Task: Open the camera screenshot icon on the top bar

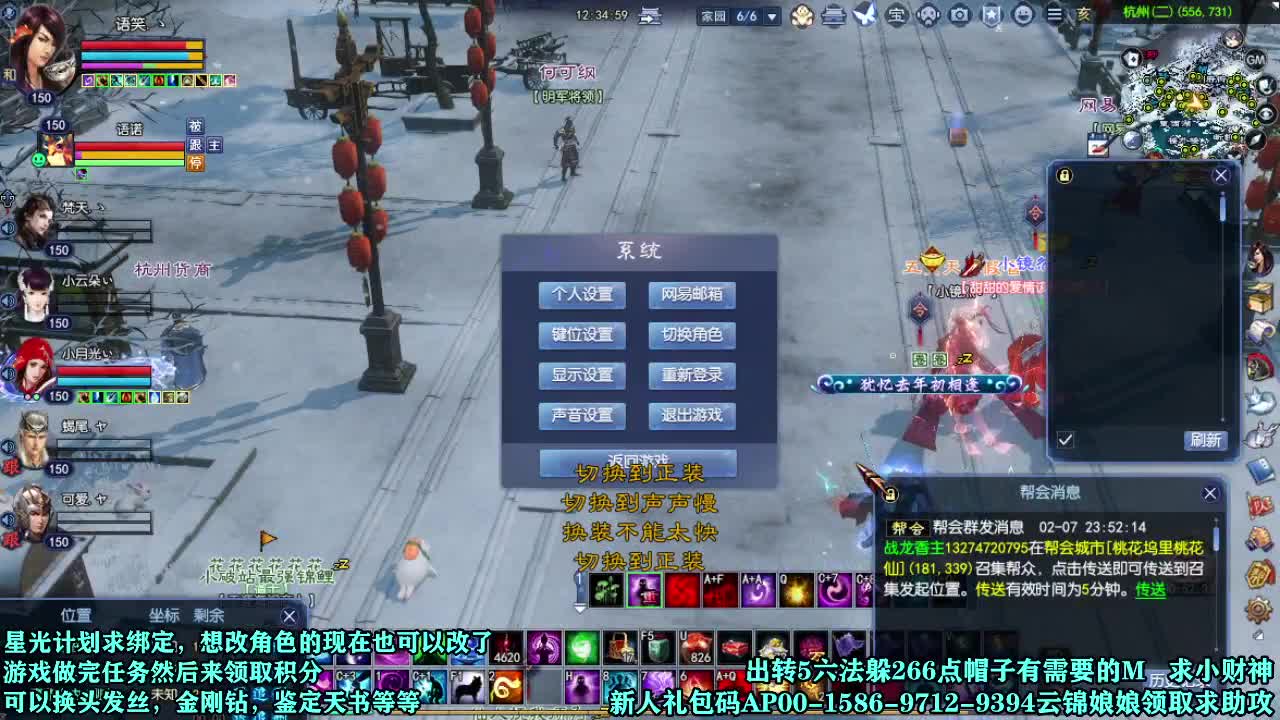Action: 959,16
